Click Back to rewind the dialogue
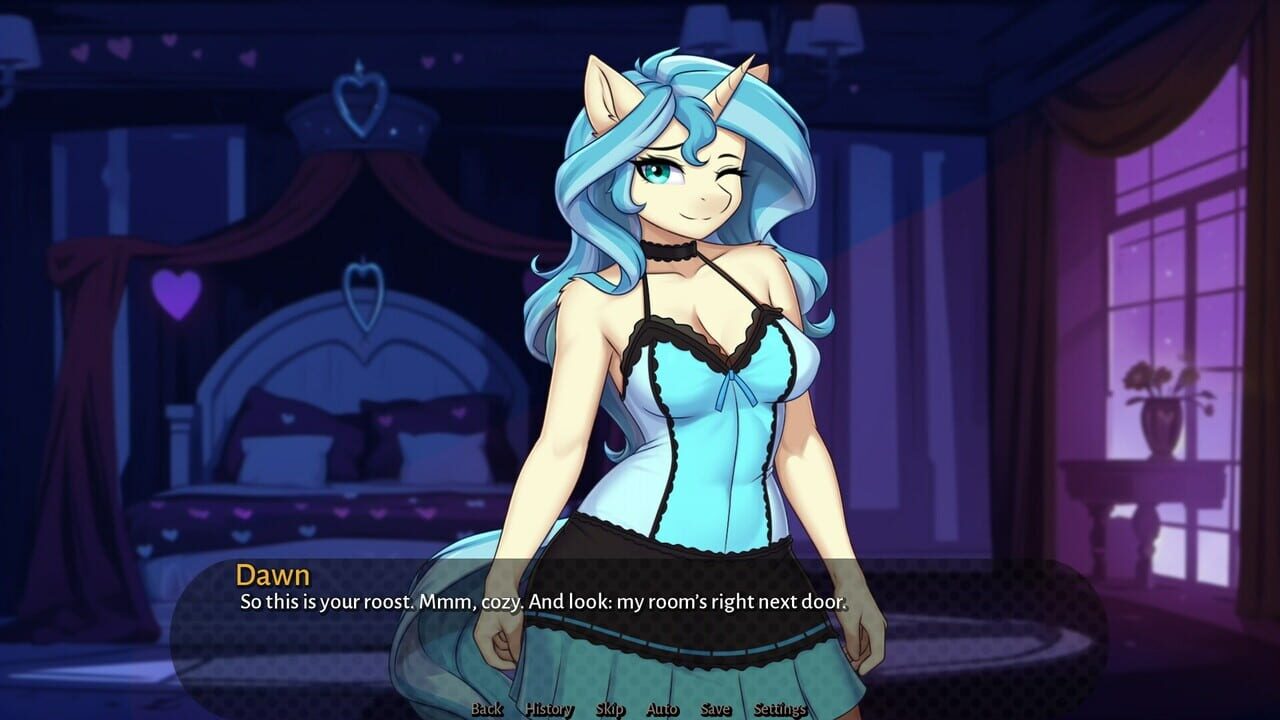 coord(486,708)
